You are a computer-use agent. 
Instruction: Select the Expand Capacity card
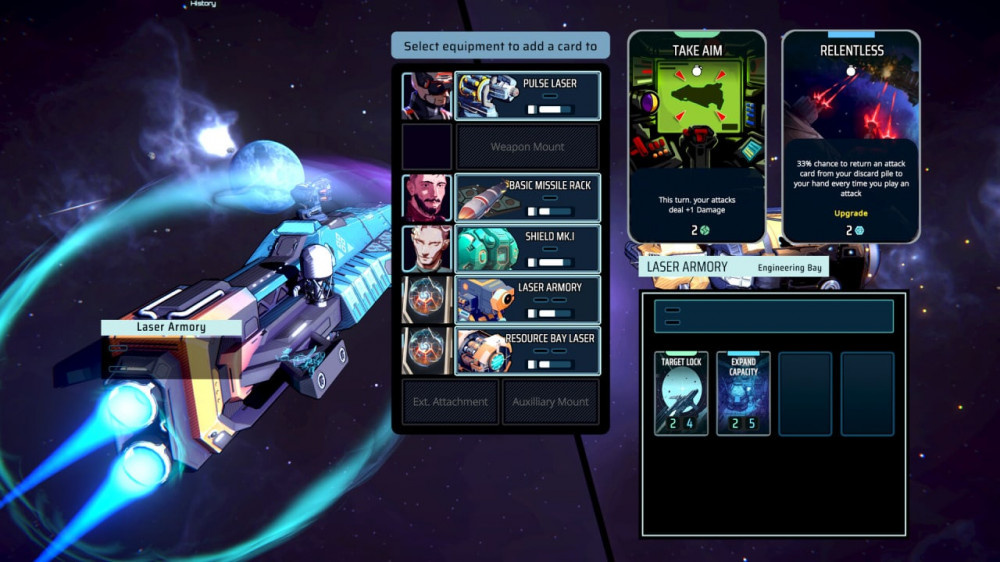(x=743, y=393)
